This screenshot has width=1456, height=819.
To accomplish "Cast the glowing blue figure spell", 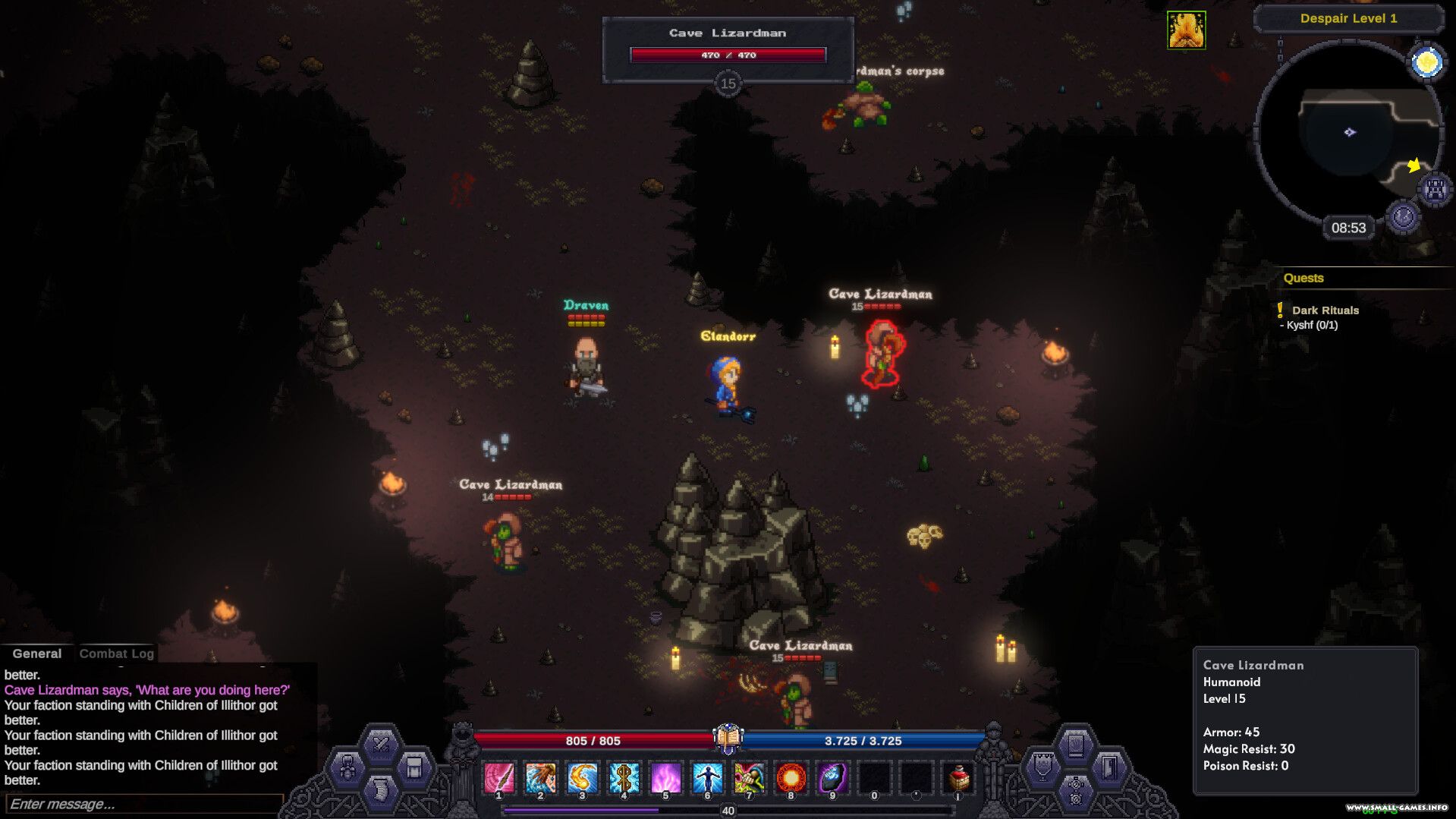I will [707, 777].
